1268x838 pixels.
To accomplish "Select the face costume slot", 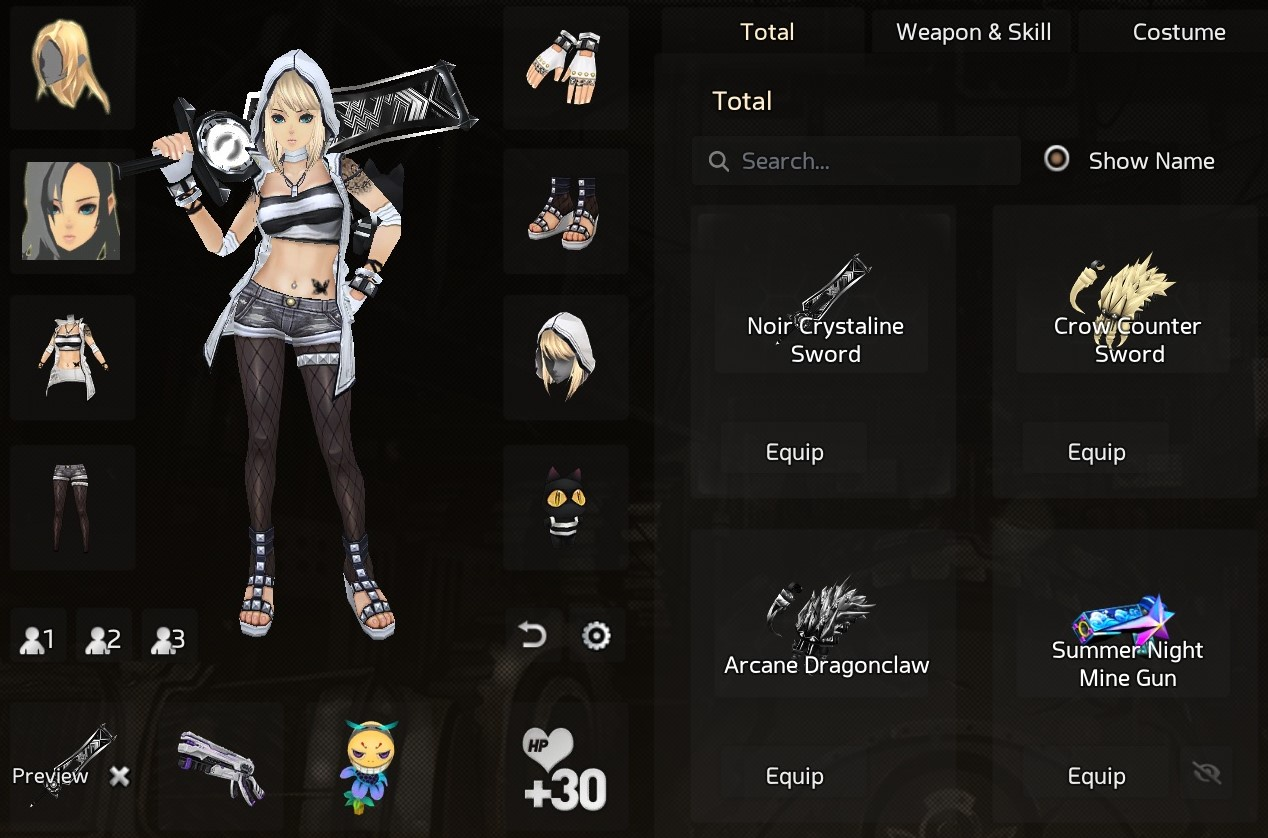I will pos(72,211).
